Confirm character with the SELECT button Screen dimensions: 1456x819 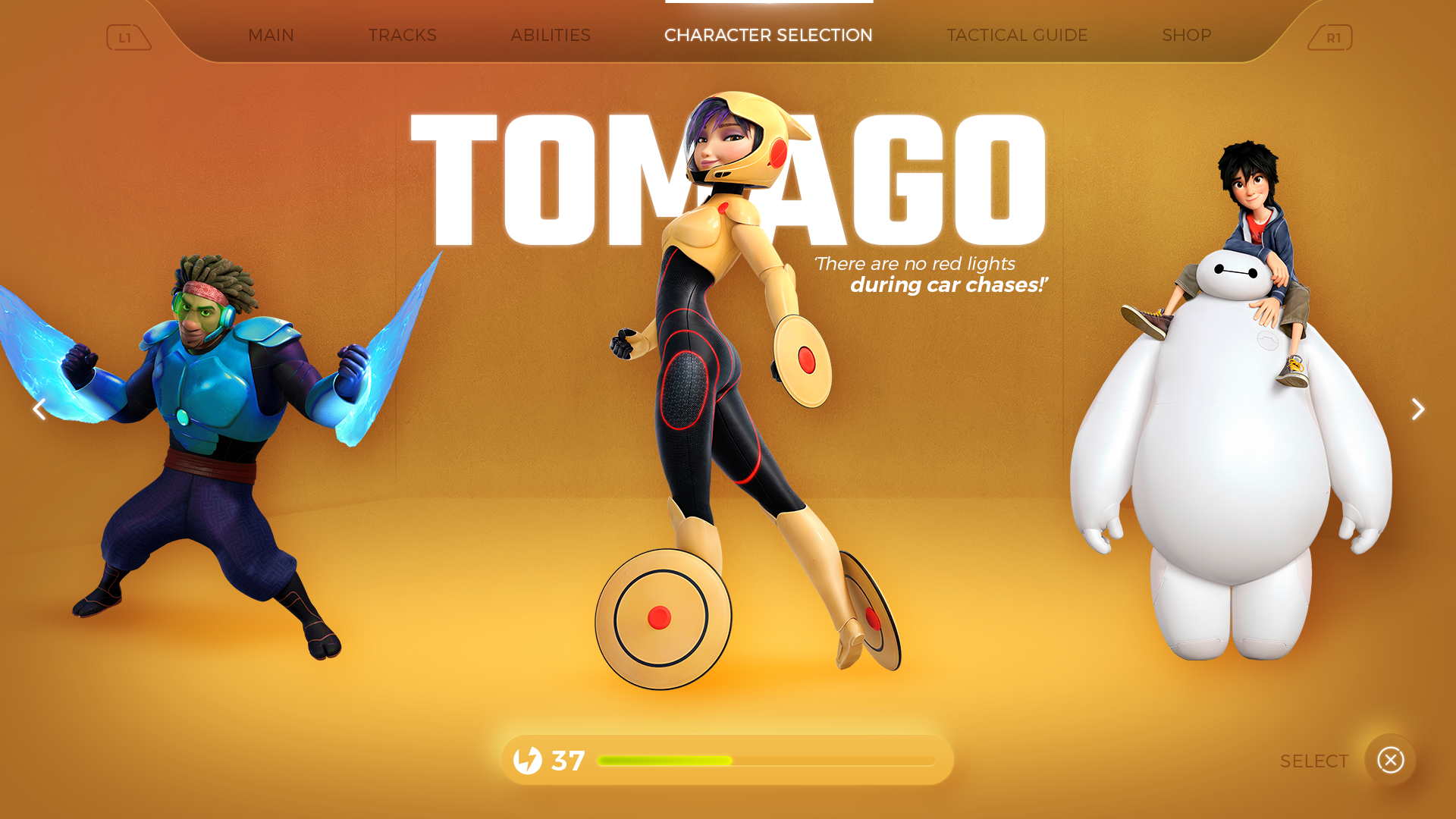1389,760
